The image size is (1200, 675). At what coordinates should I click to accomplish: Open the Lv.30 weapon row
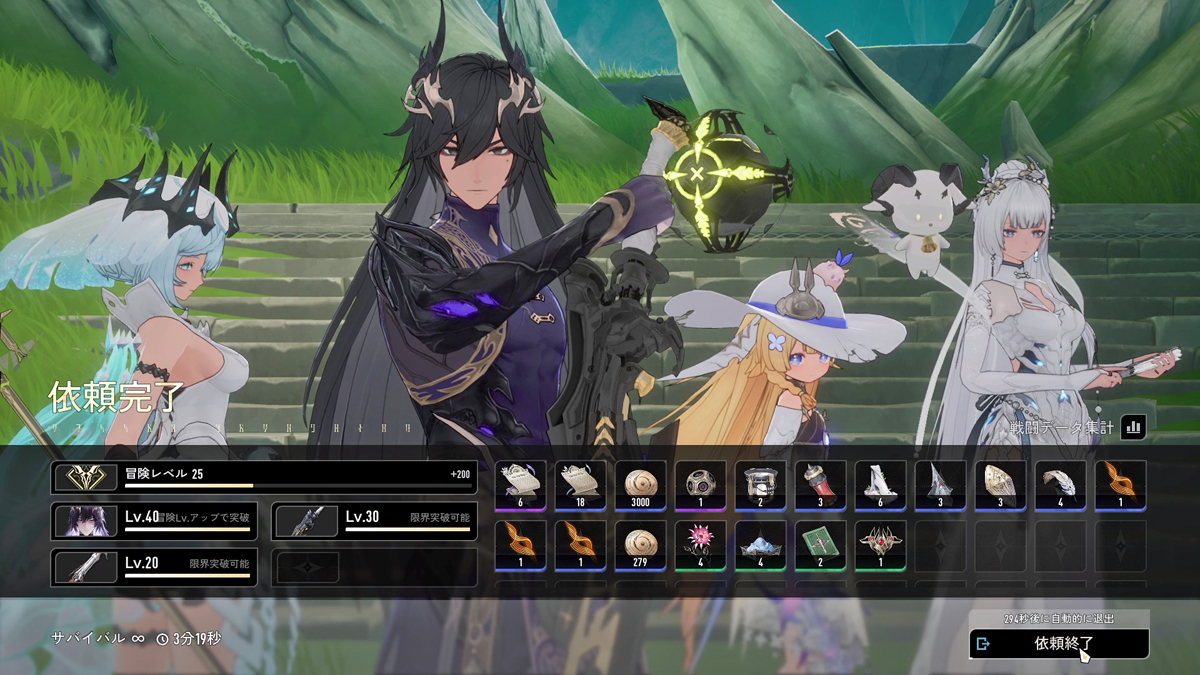pyautogui.click(x=374, y=521)
